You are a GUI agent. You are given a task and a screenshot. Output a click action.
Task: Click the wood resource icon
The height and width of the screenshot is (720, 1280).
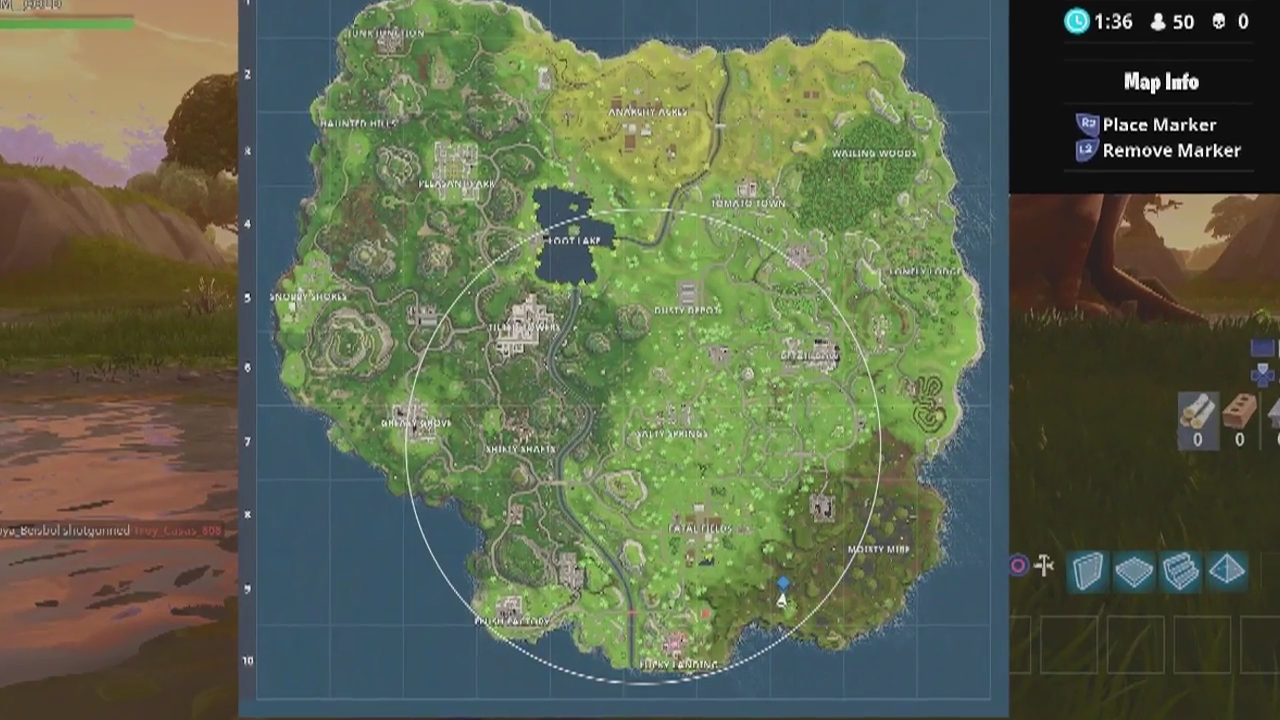click(1196, 412)
